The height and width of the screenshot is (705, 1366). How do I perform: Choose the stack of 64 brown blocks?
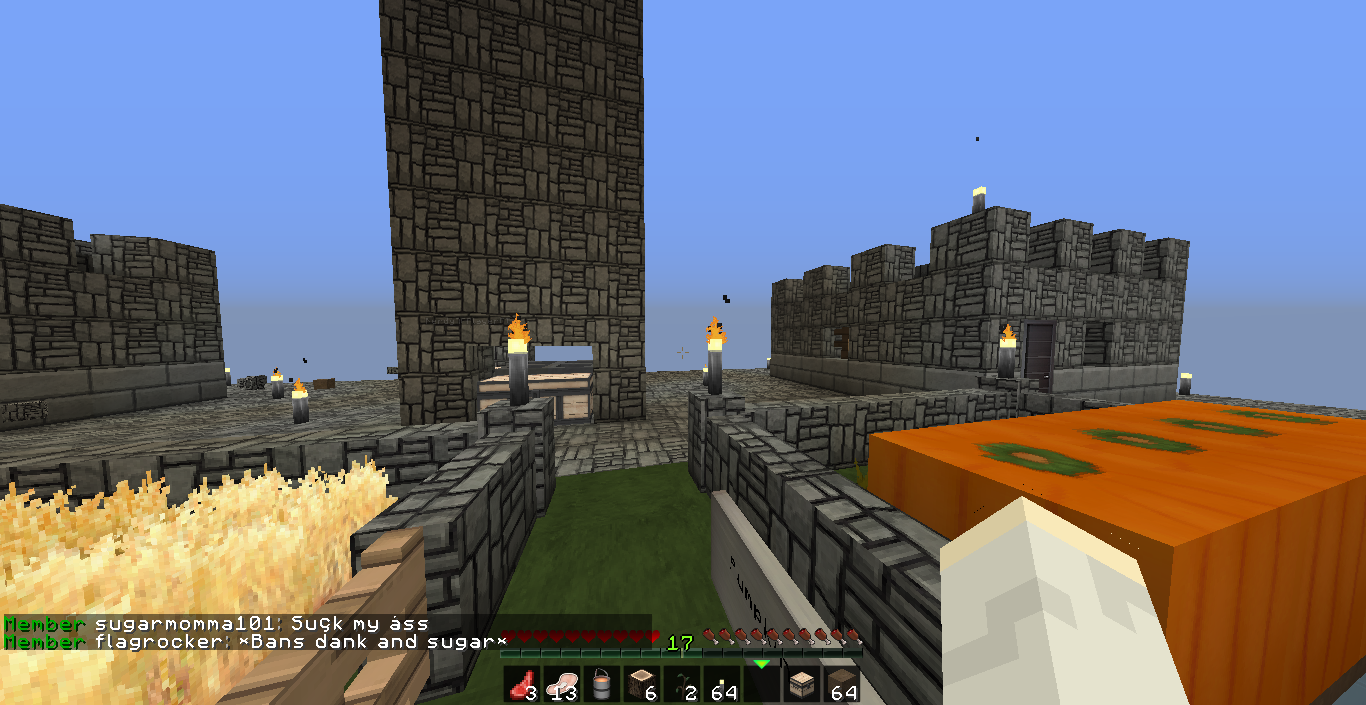(842, 685)
